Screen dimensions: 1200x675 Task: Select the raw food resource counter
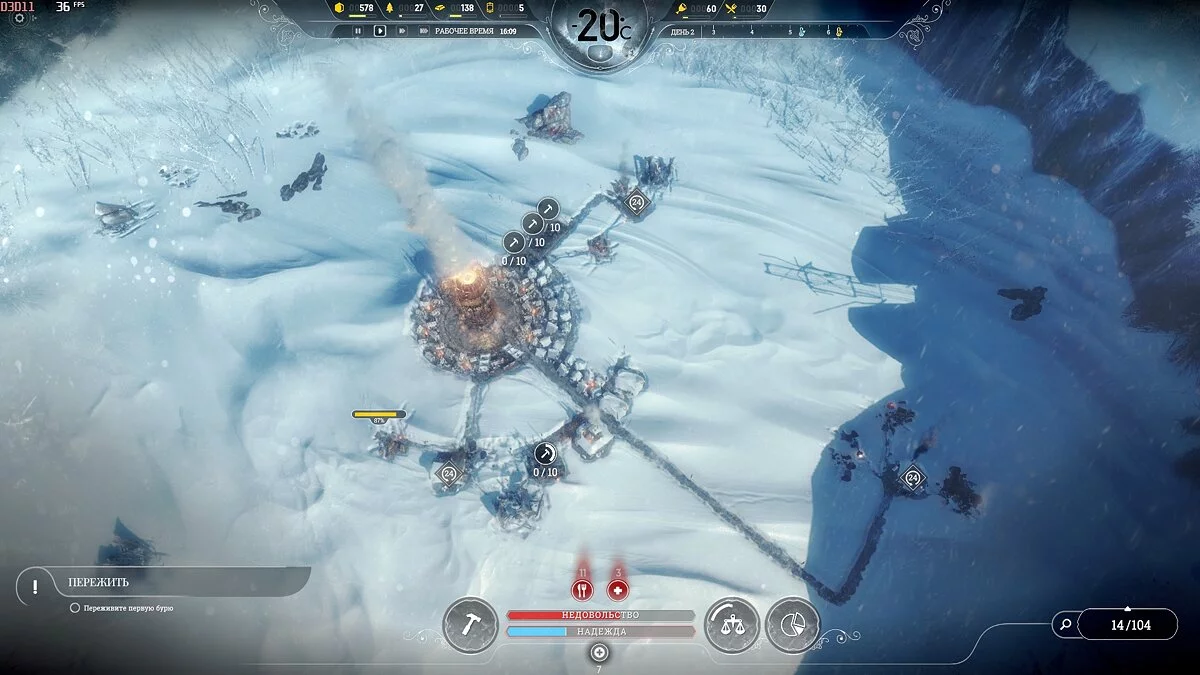pos(700,9)
